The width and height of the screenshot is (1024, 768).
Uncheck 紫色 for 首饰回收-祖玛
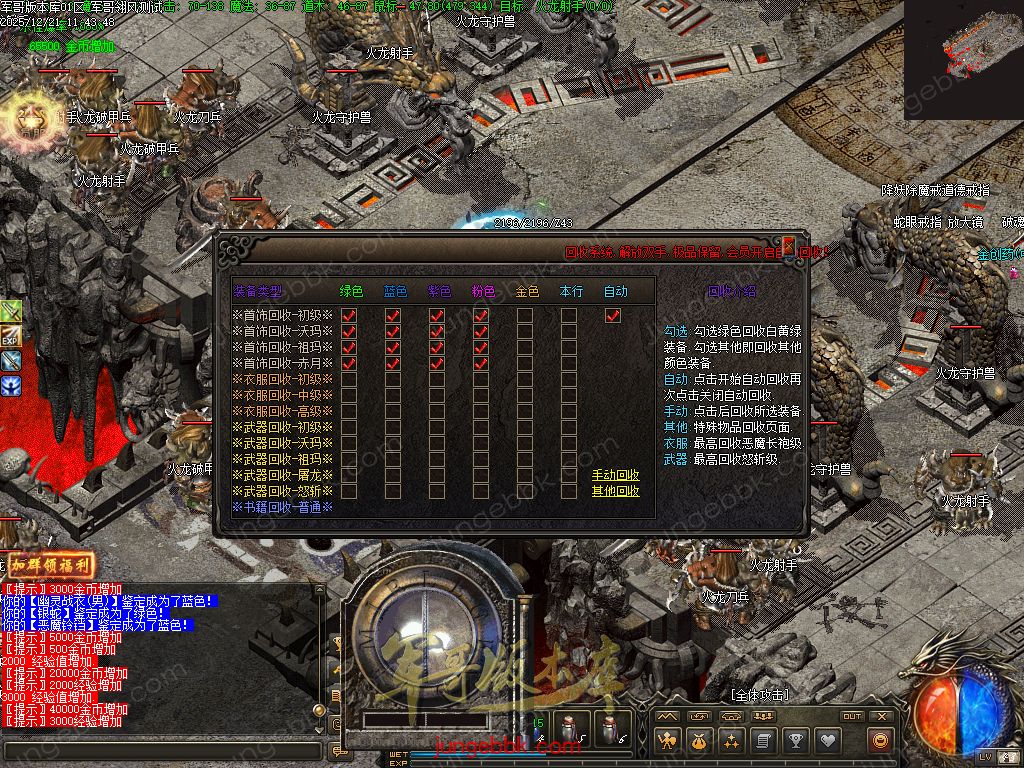pyautogui.click(x=437, y=347)
